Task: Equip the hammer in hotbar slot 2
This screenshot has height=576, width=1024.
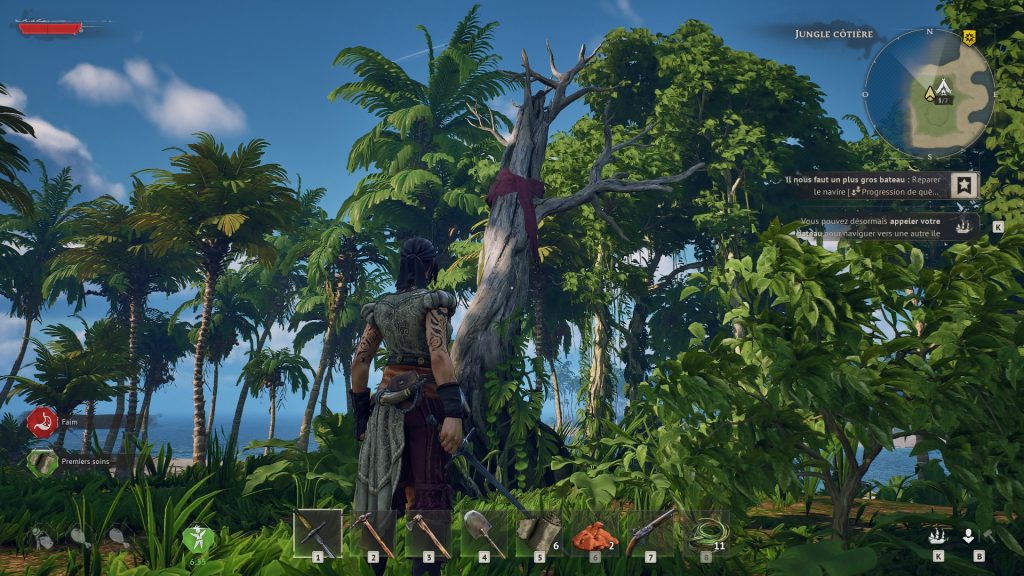Action: [373, 532]
